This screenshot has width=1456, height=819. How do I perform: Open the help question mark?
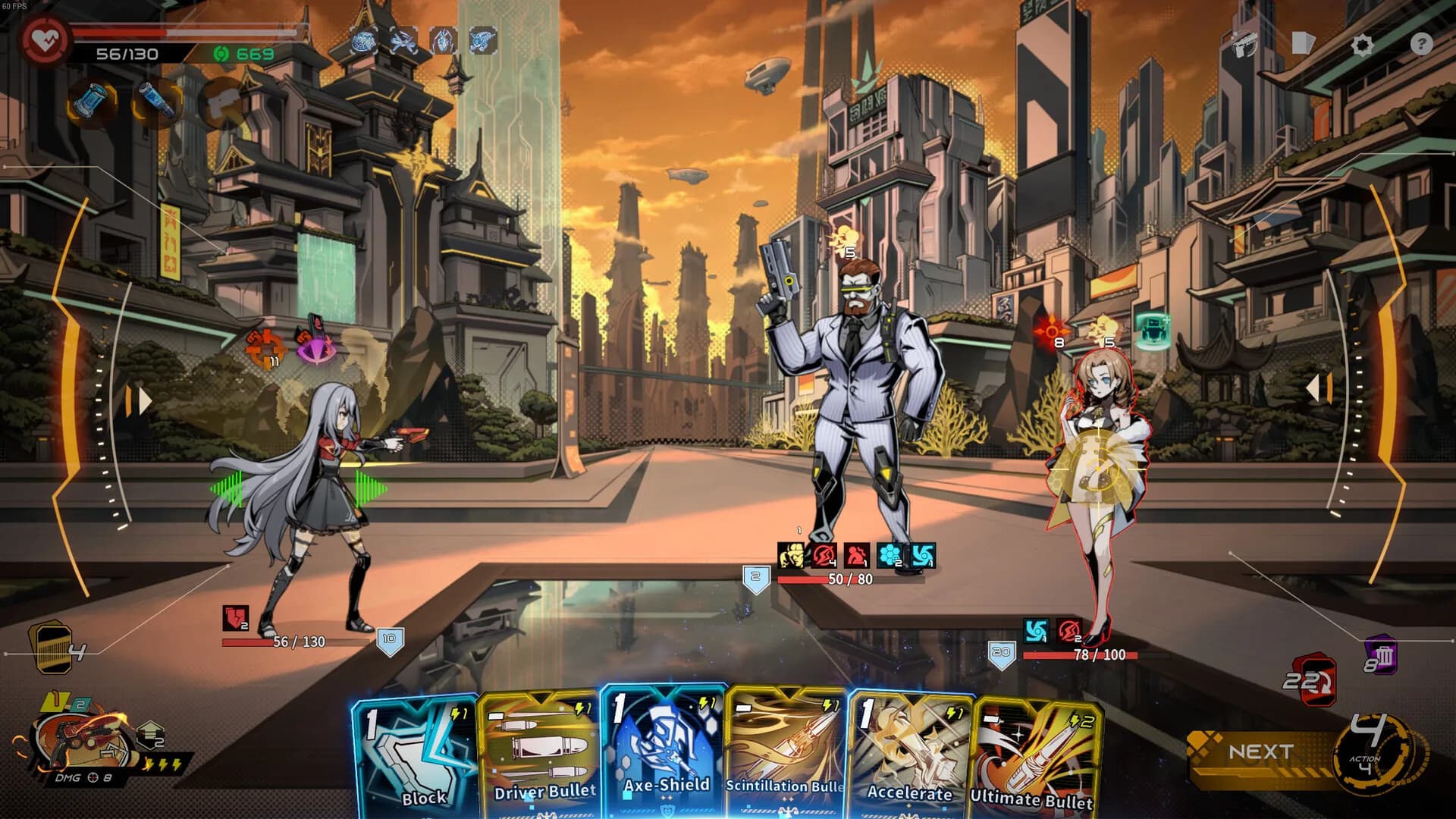(1421, 44)
